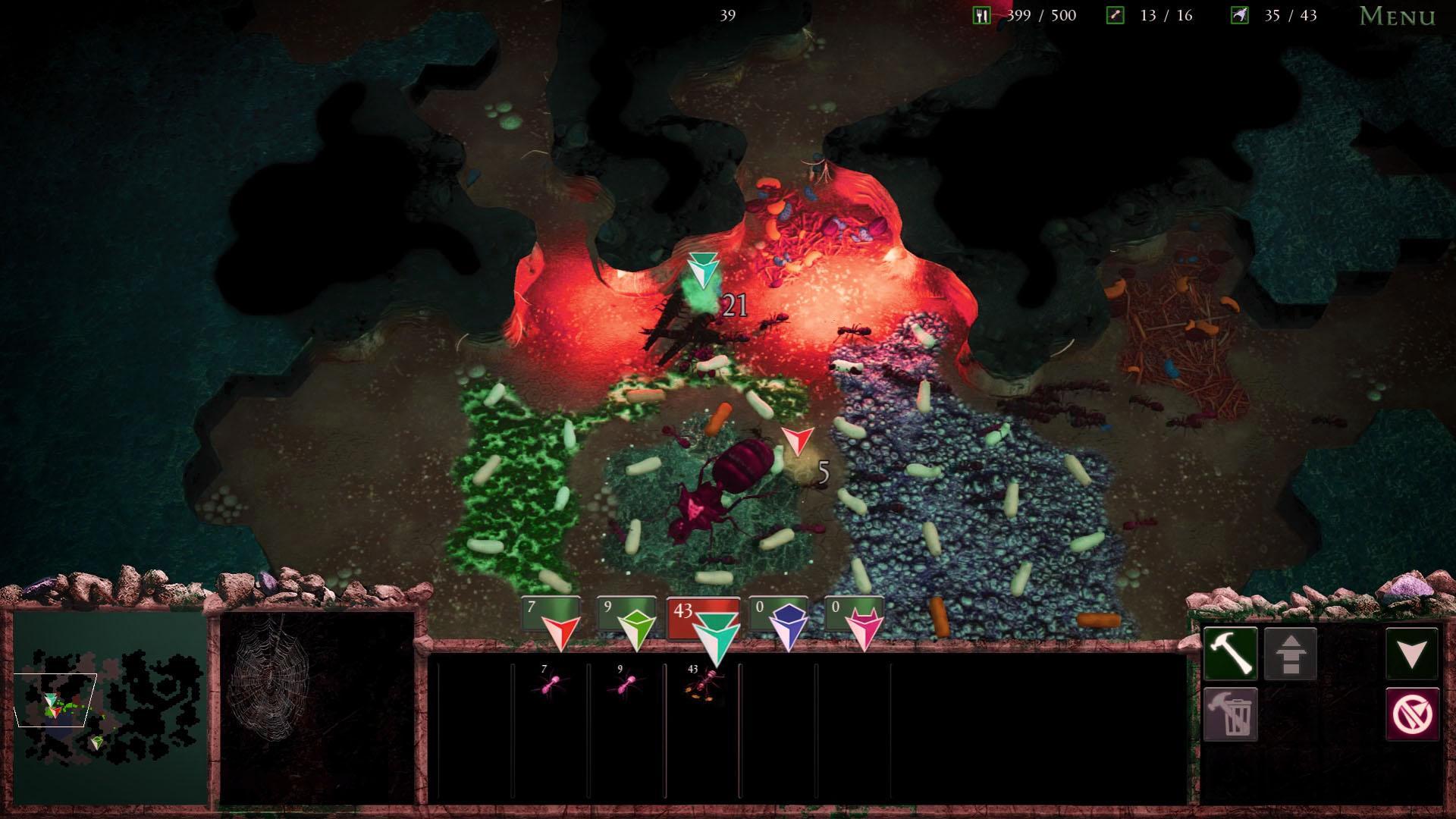Activate the crossed-out pheromone marker button
Screen dimensions: 1456x819
(x=1412, y=714)
